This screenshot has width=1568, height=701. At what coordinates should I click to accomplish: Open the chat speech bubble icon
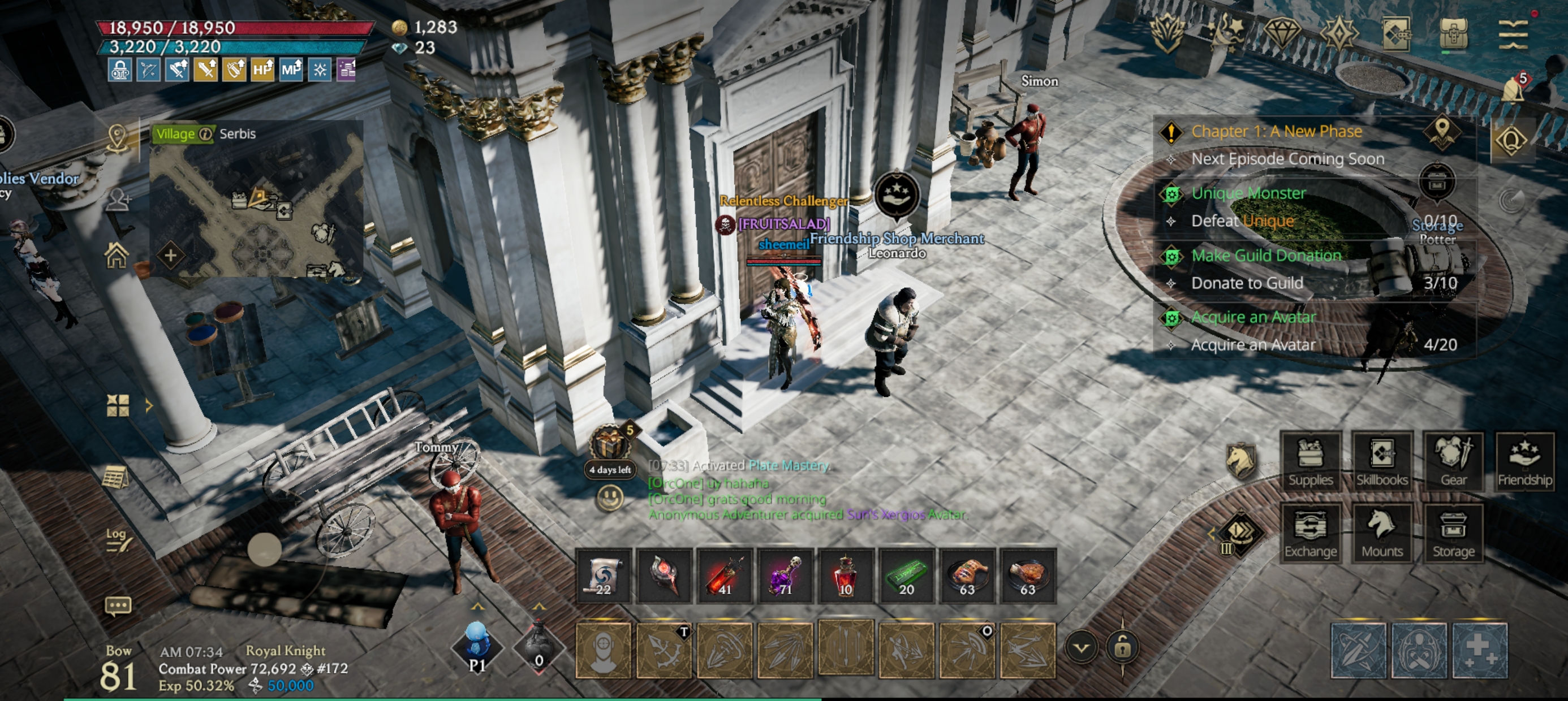pyautogui.click(x=118, y=606)
